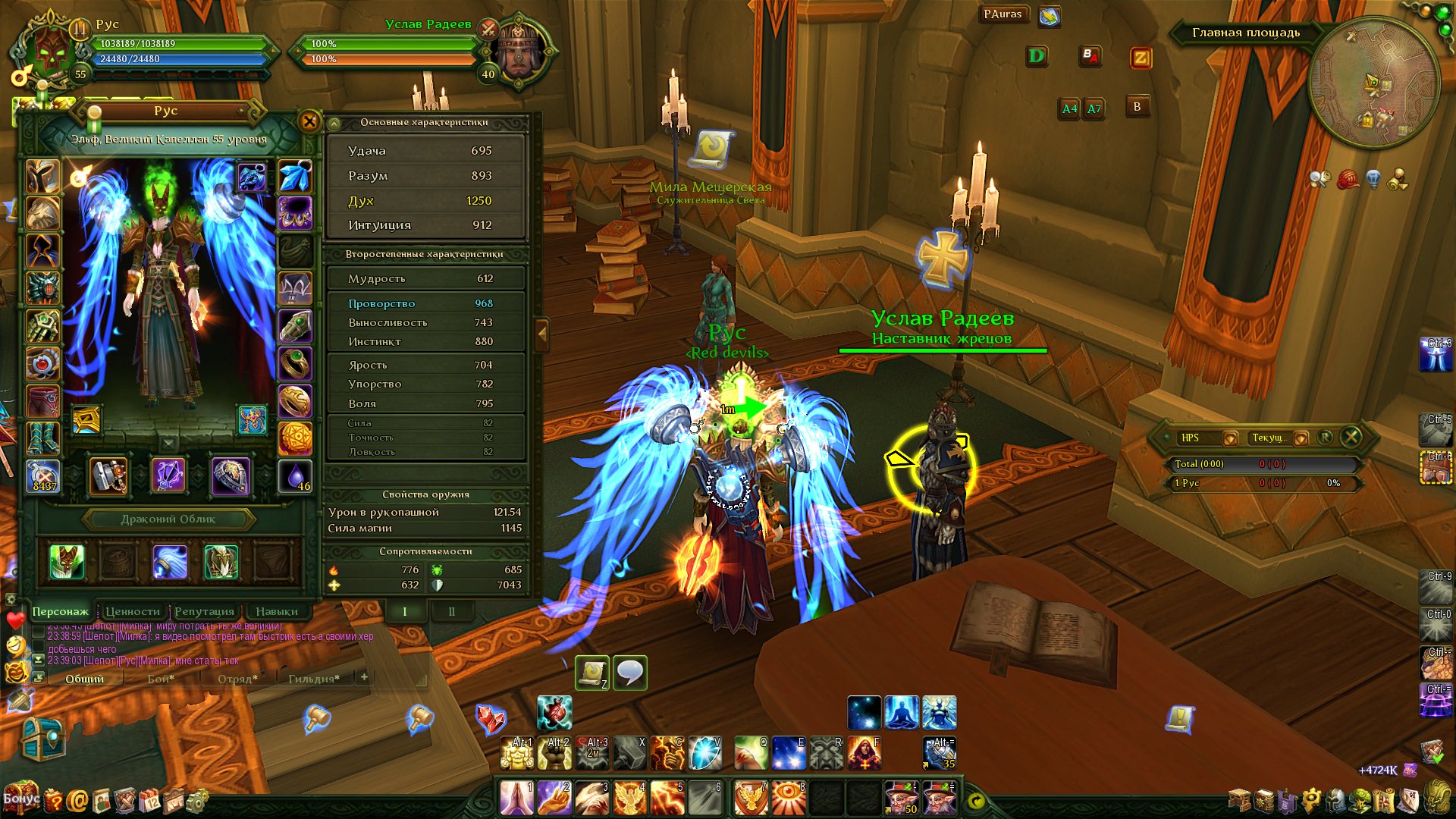Viewport: 1456px width, 819px height.
Task: Collapse the stats panel with side arrow
Action: [542, 333]
